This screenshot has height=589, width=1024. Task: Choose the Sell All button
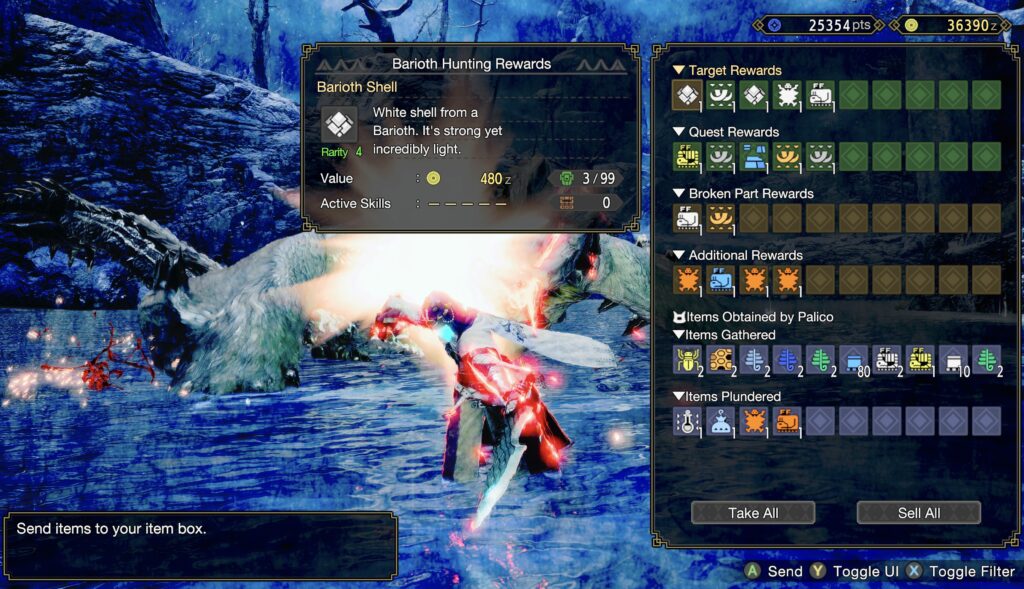point(918,513)
